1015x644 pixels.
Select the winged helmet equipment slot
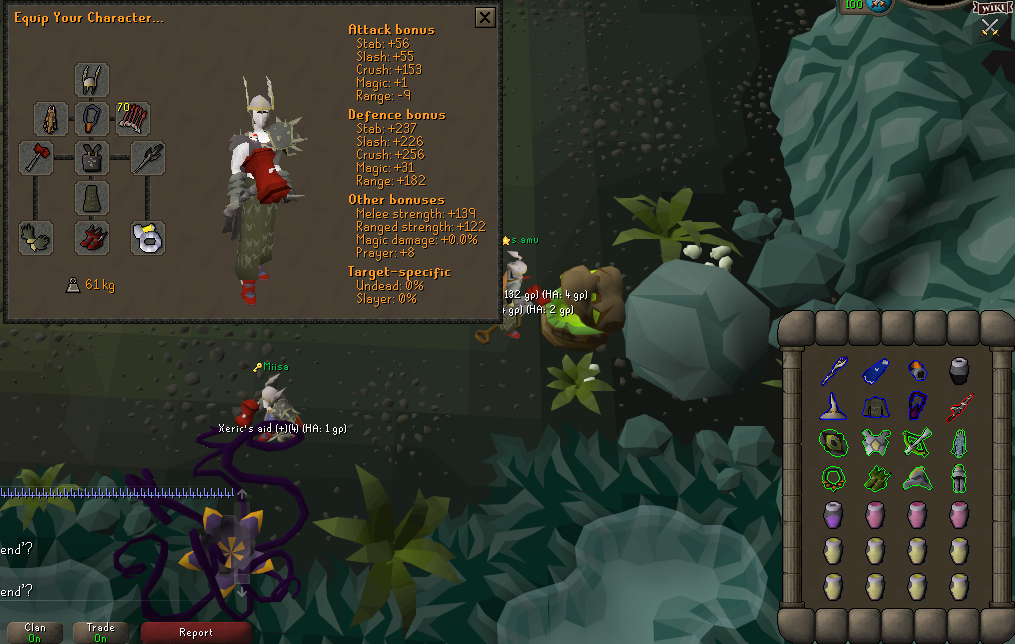[x=92, y=80]
